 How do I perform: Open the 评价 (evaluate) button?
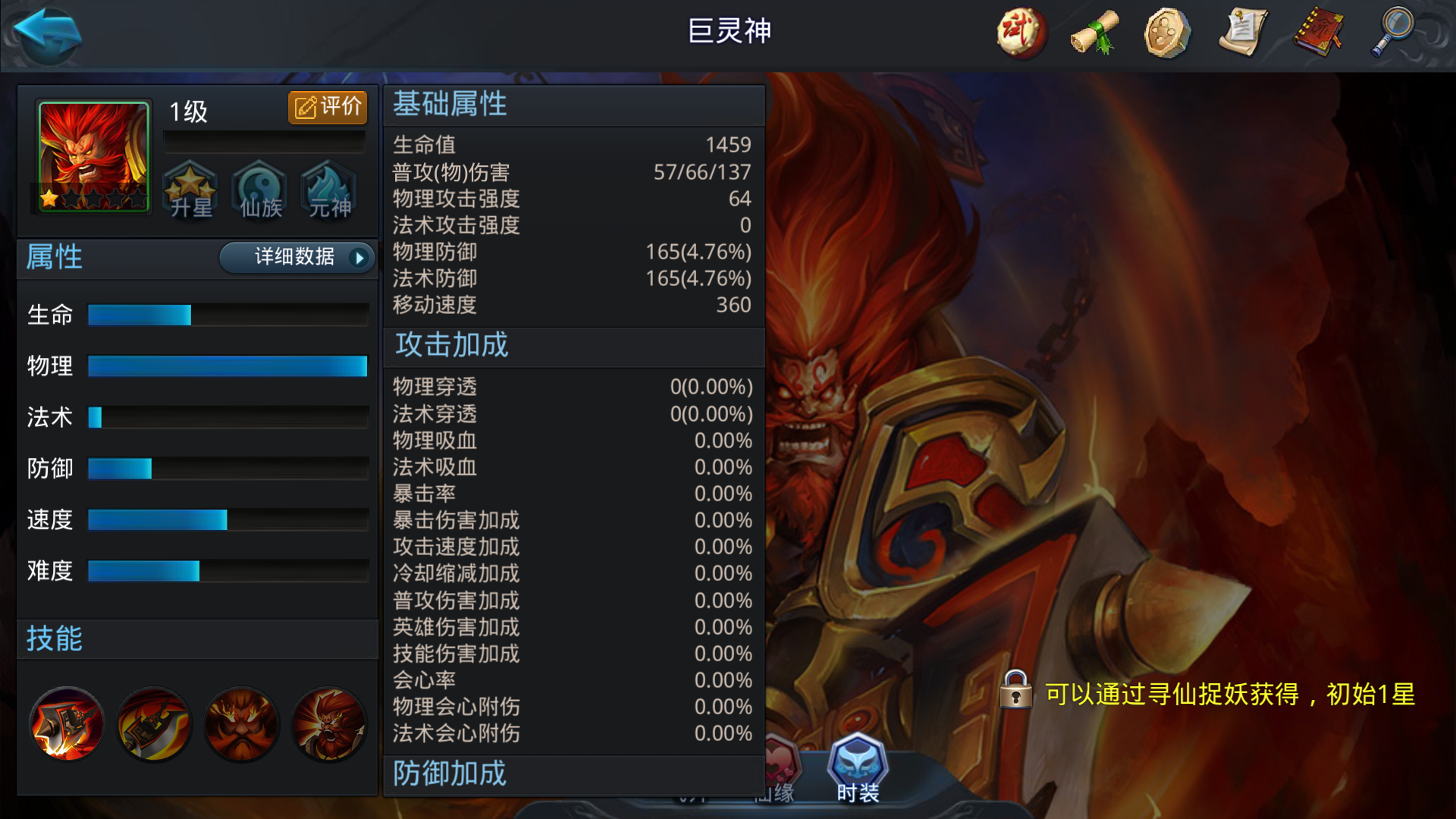coord(326,107)
